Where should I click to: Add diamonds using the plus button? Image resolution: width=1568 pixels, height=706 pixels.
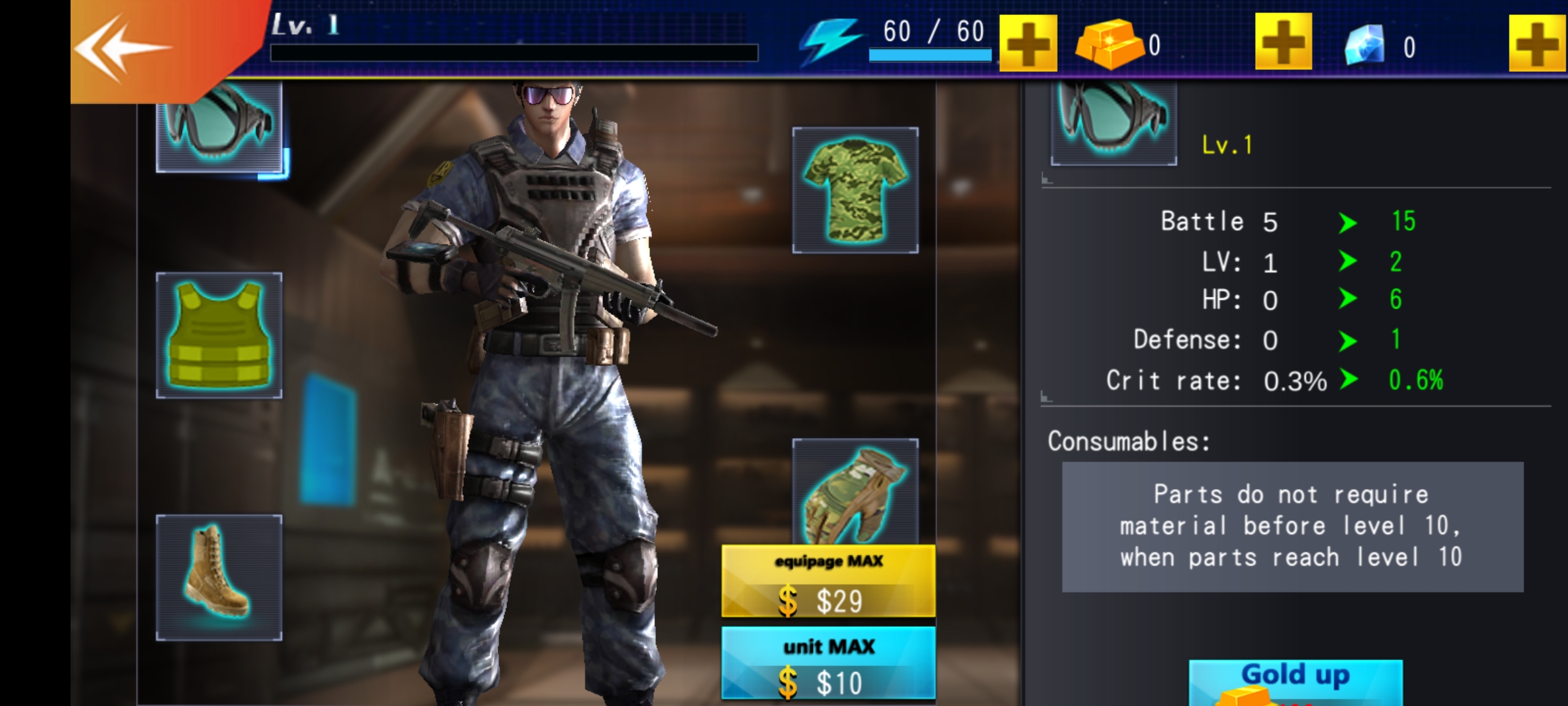tap(1537, 43)
